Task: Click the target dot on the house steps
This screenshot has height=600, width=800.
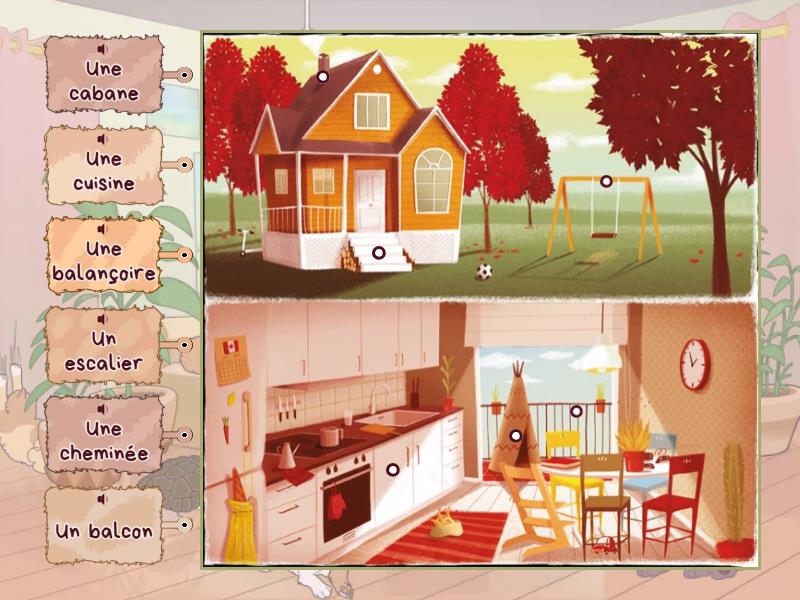Action: click(x=378, y=253)
